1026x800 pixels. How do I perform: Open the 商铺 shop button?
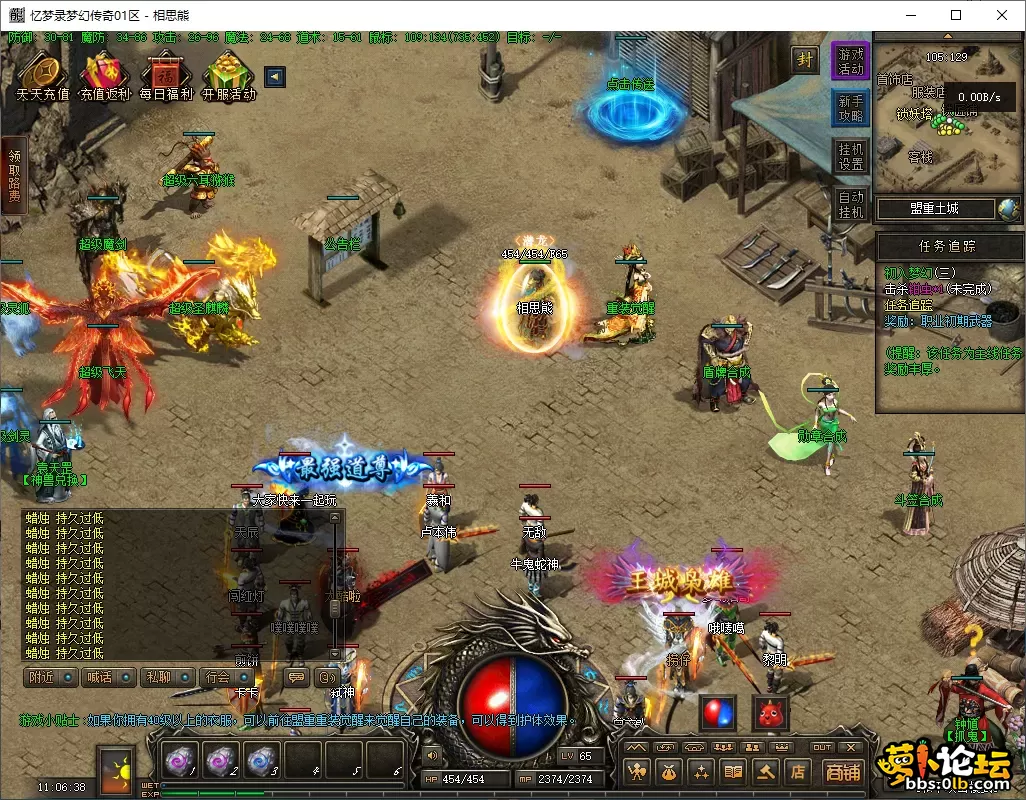point(842,771)
